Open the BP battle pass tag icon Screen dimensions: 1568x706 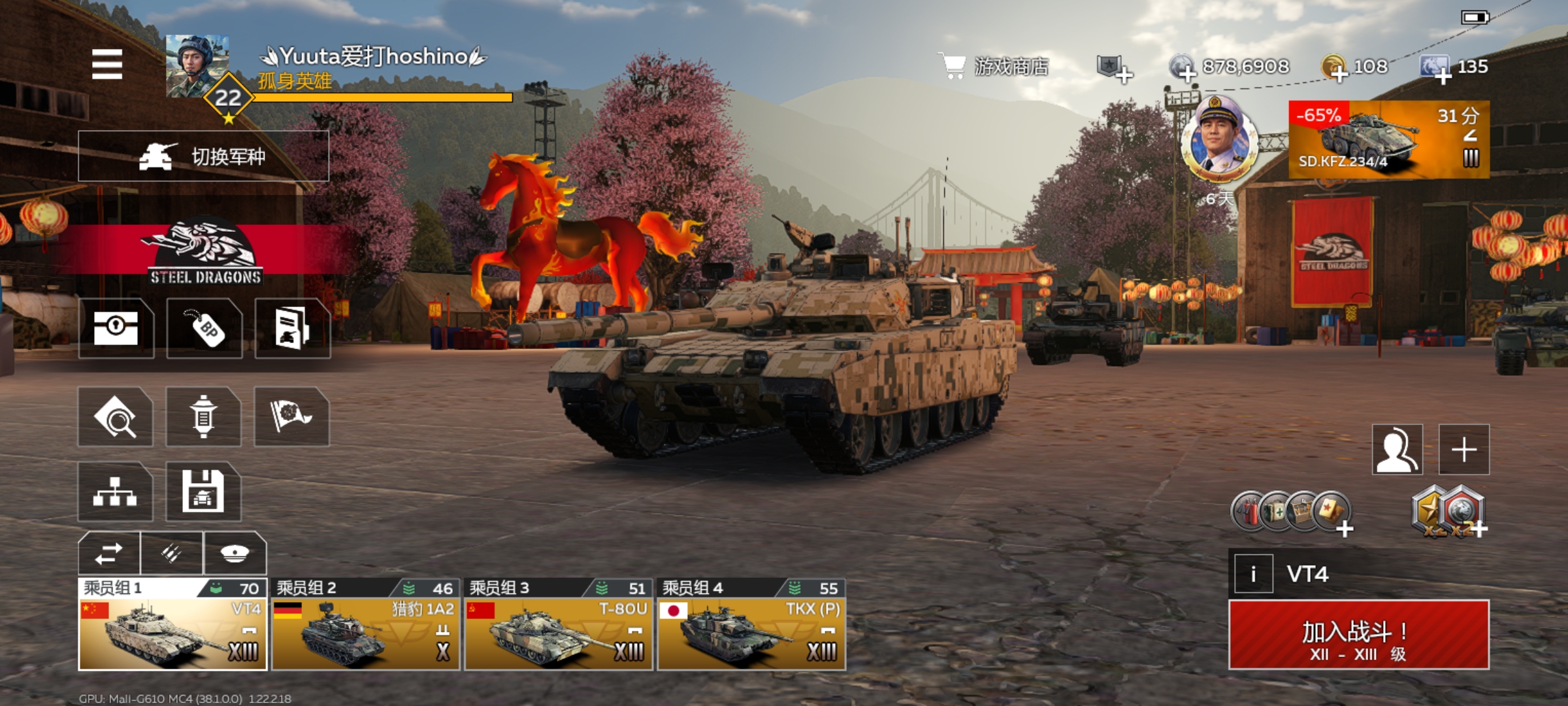pyautogui.click(x=204, y=328)
